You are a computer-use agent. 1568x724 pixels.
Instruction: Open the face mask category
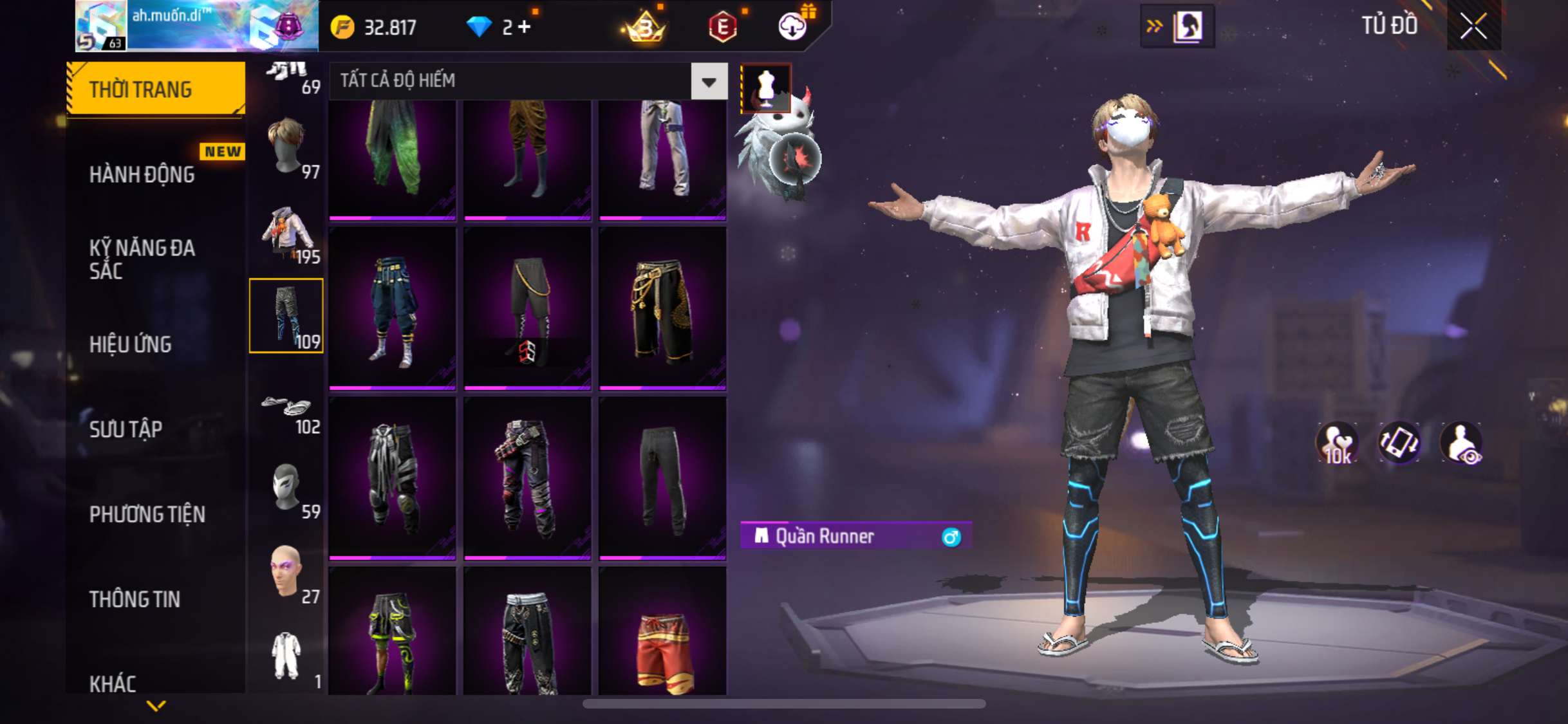click(x=287, y=488)
